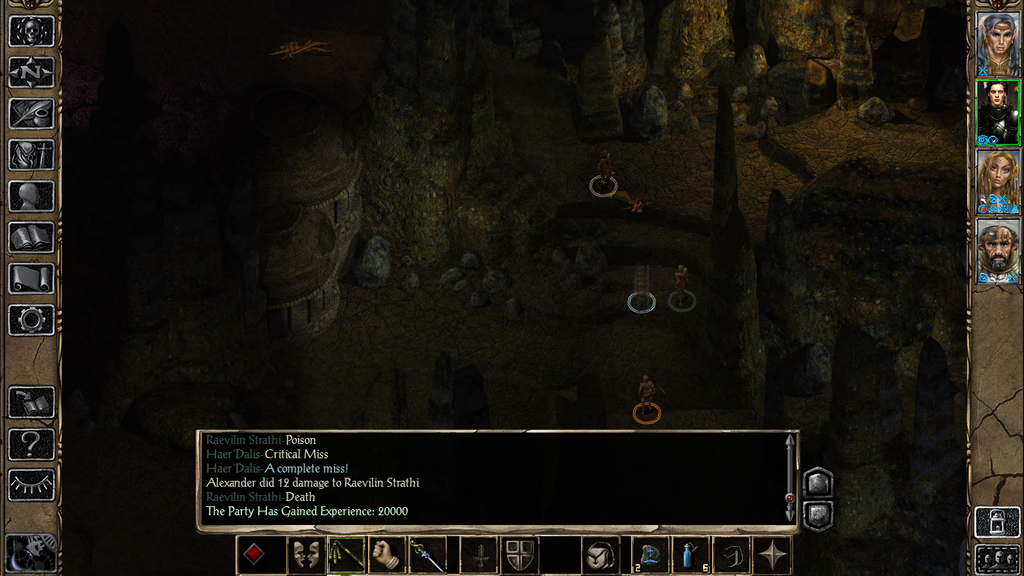Toggle the eye-shaped highlight button
The width and height of the screenshot is (1024, 576).
(31, 485)
